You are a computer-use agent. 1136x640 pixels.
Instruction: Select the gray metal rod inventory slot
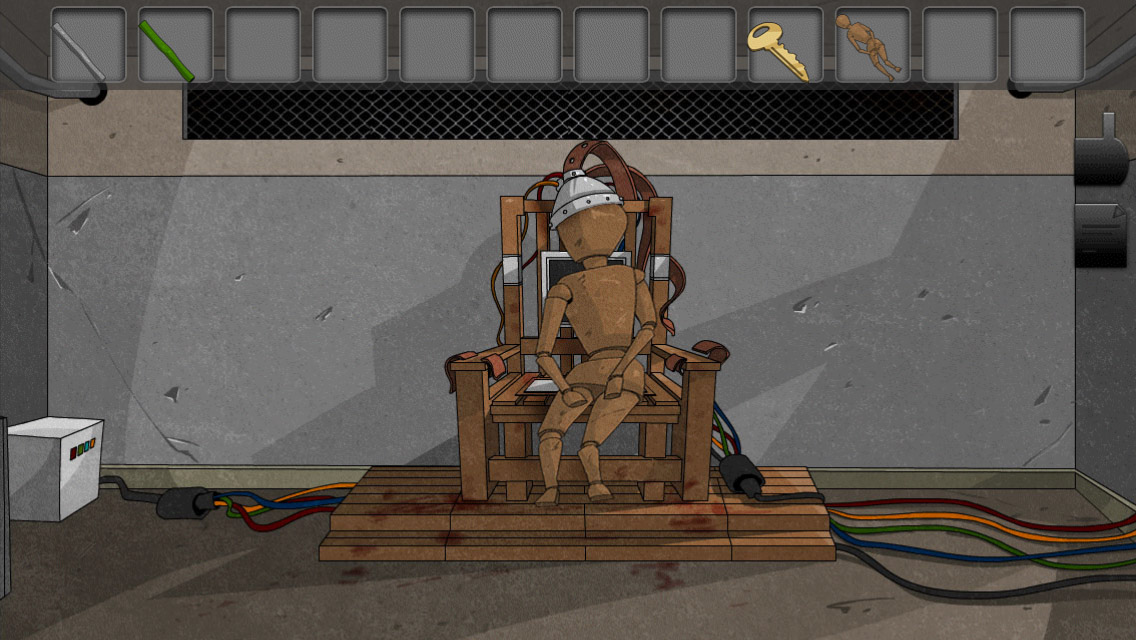(x=88, y=45)
